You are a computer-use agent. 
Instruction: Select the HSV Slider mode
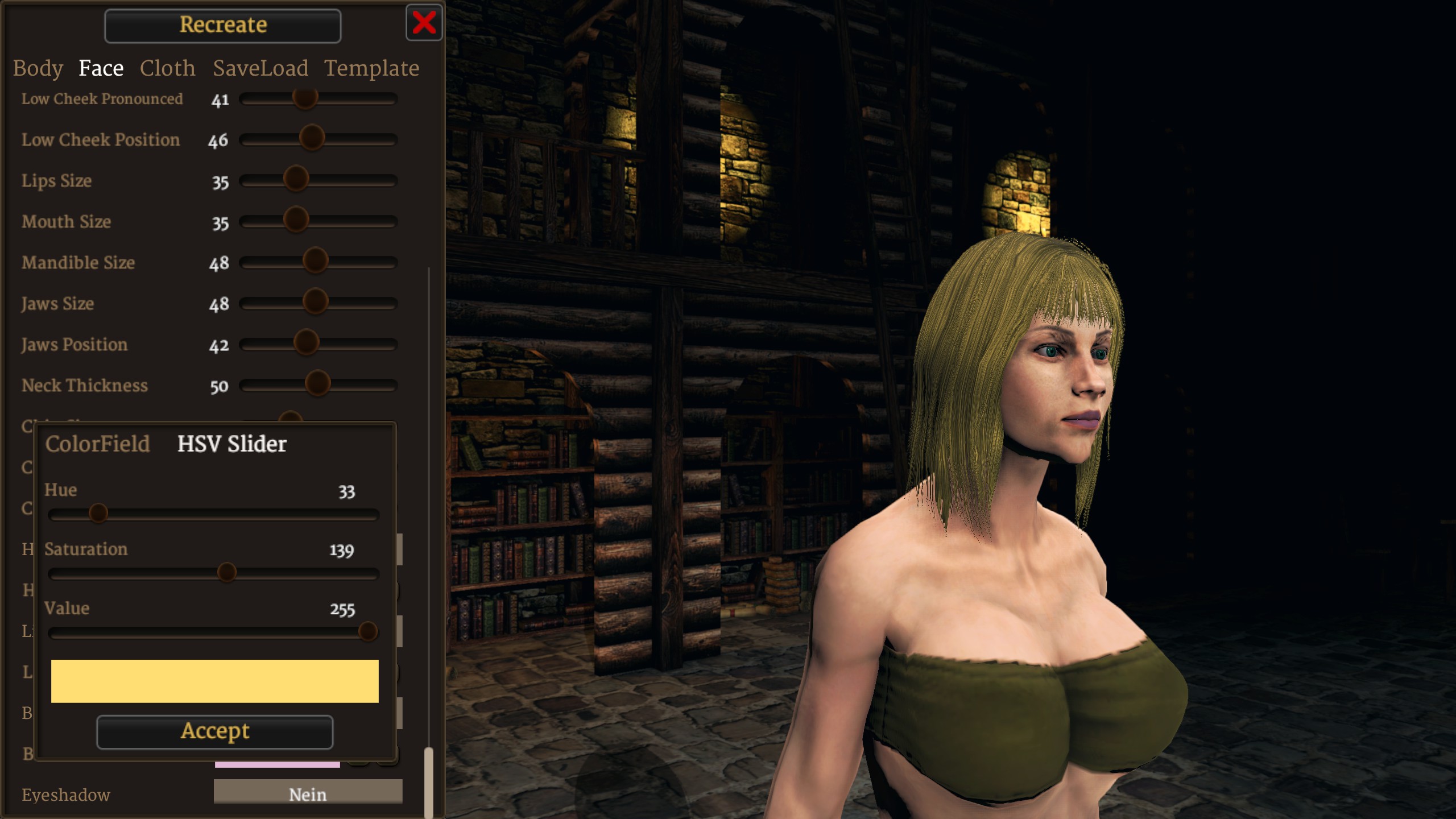231,444
